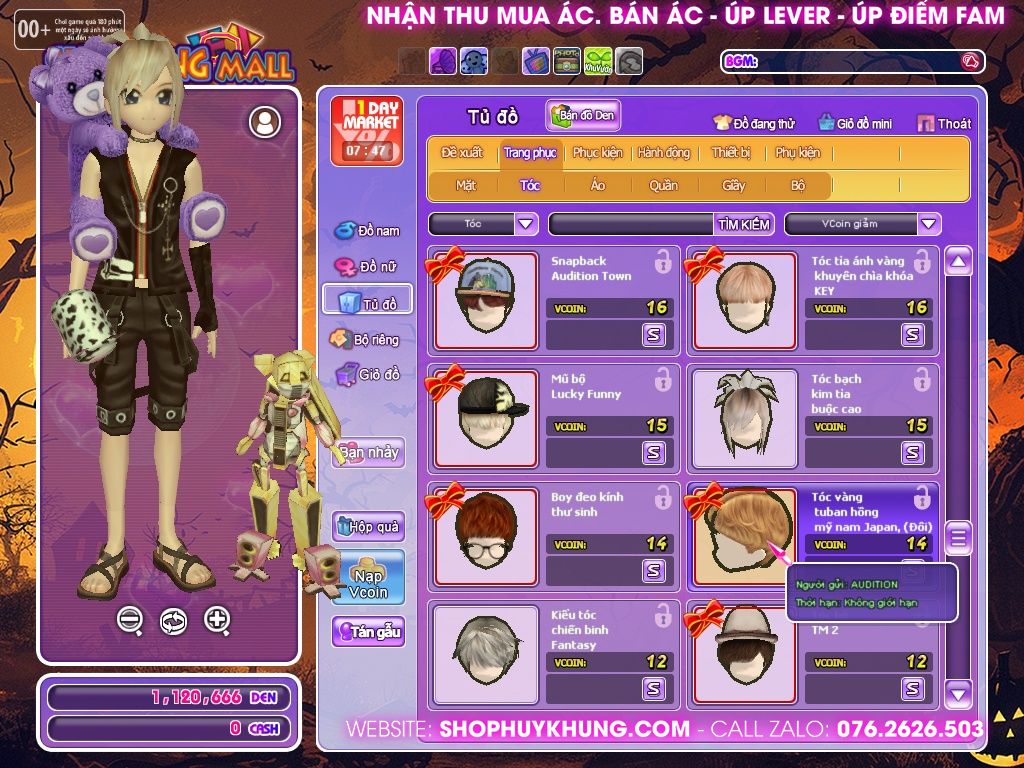The image size is (1024, 768).
Task: Select the Giày subcategory
Action: click(x=734, y=185)
